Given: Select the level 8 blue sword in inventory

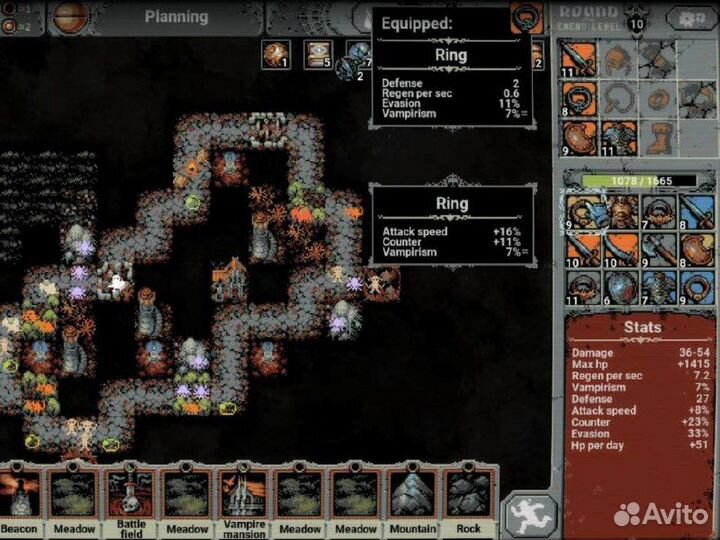Looking at the screenshot, I should 696,211.
